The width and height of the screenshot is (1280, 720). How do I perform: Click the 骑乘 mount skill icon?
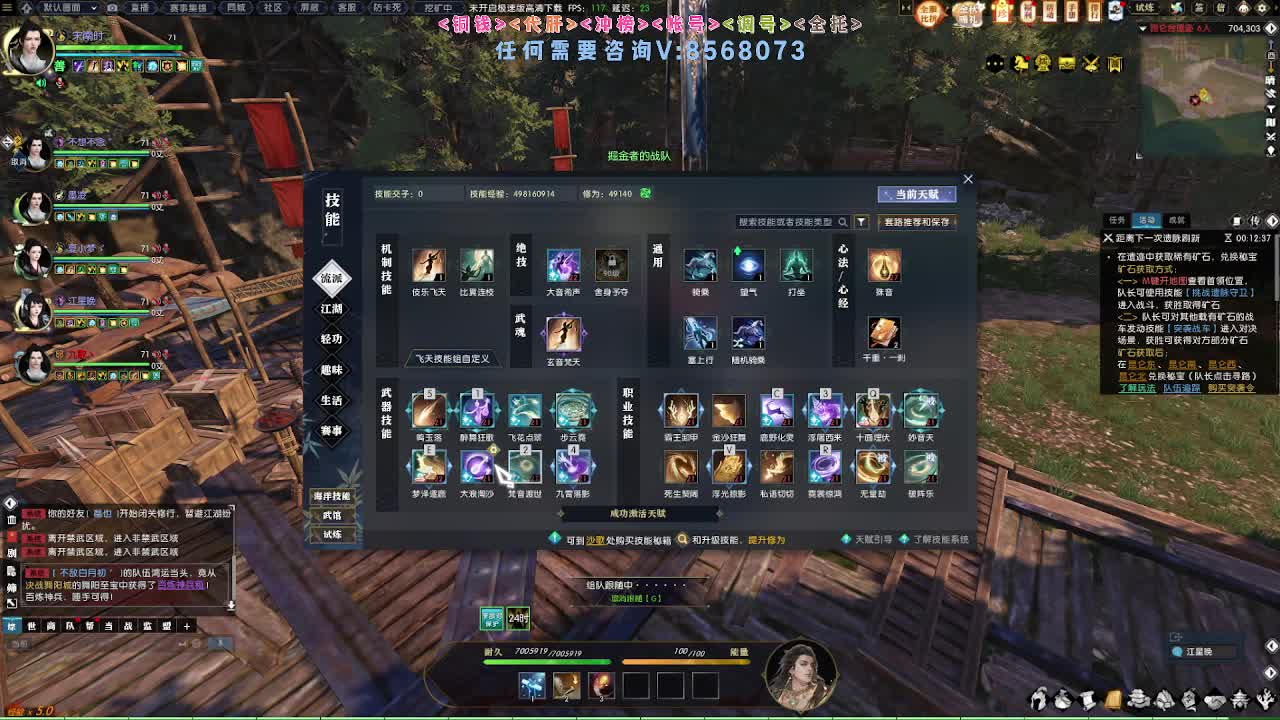pyautogui.click(x=701, y=267)
